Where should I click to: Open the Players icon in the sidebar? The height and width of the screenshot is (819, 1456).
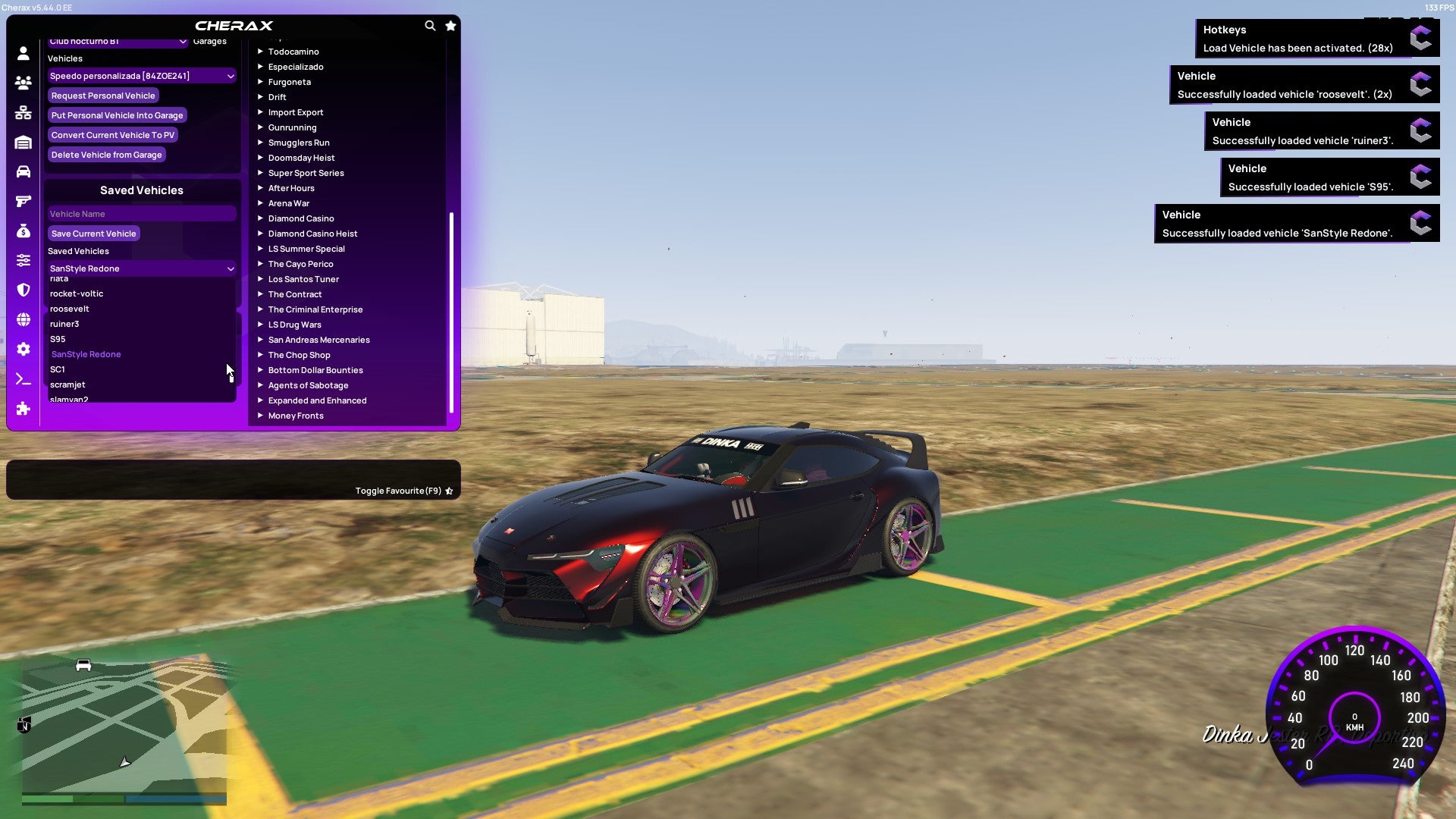pyautogui.click(x=23, y=83)
